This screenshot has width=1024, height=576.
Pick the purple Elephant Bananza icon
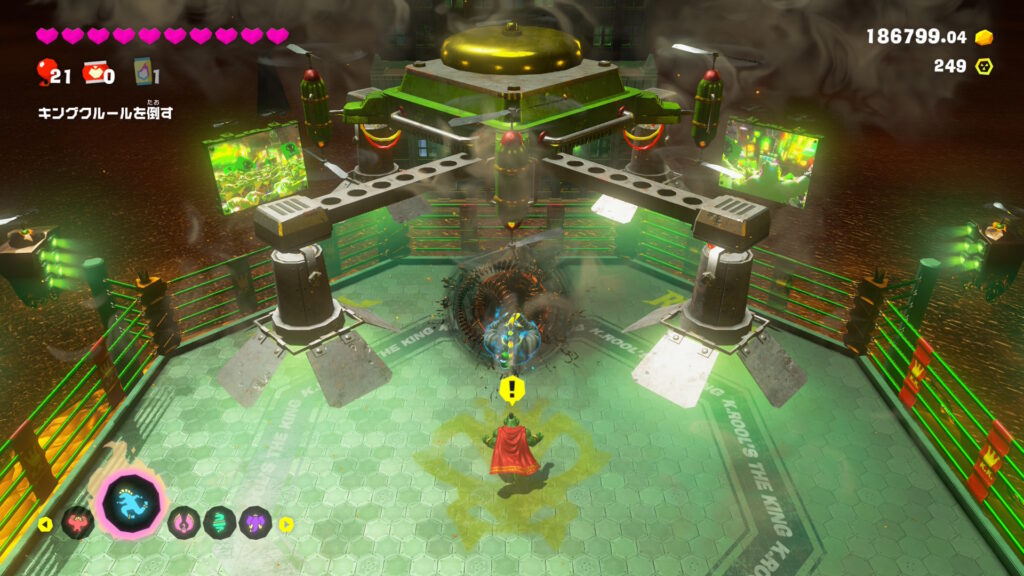tap(255, 523)
